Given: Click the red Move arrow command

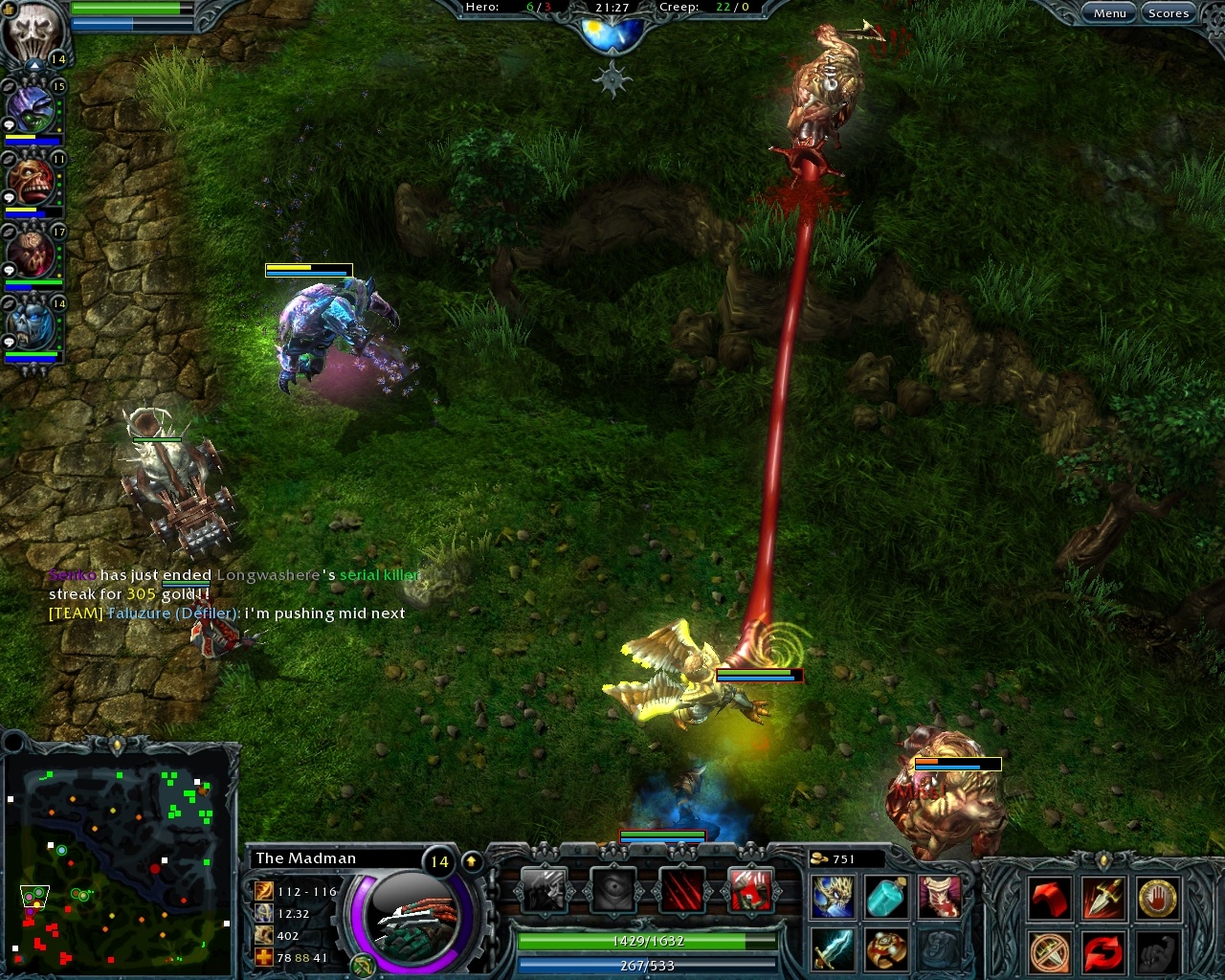Looking at the screenshot, I should tap(1051, 900).
